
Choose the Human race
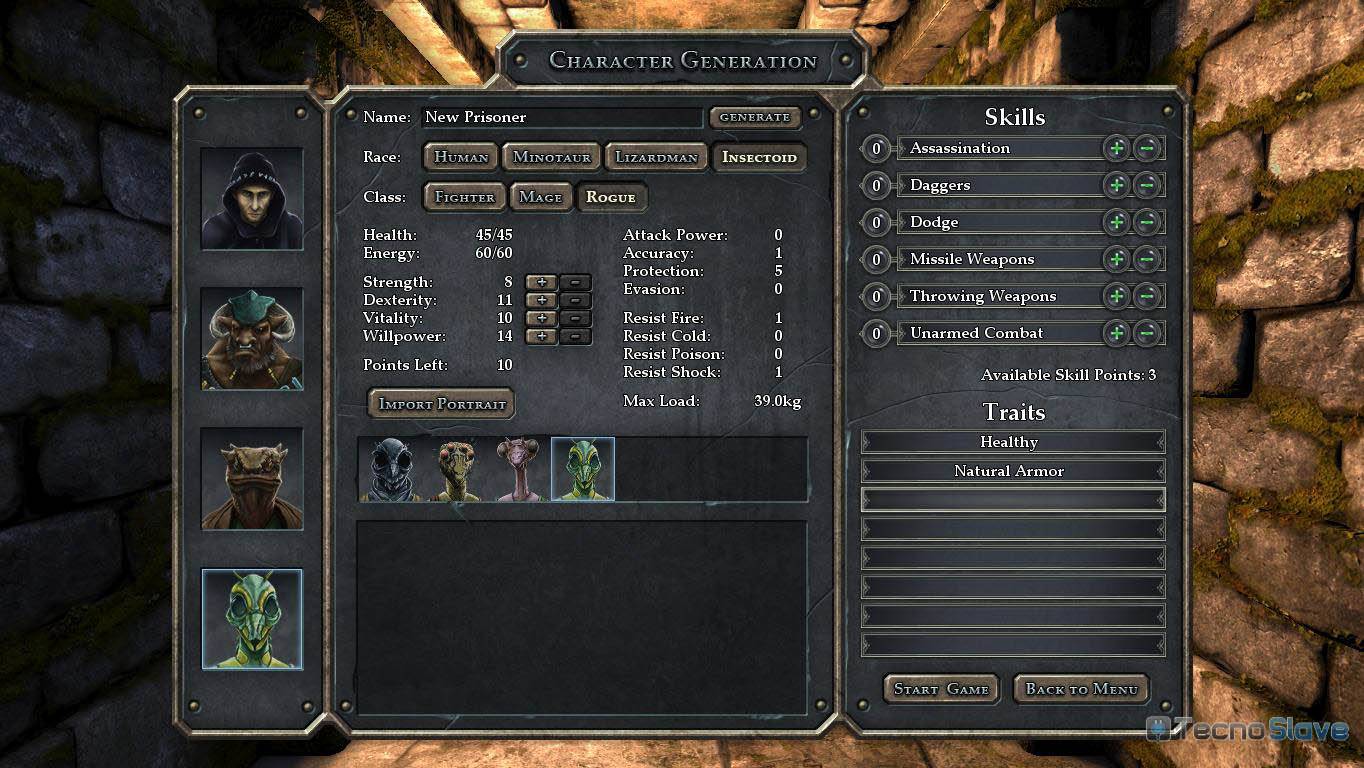[461, 157]
